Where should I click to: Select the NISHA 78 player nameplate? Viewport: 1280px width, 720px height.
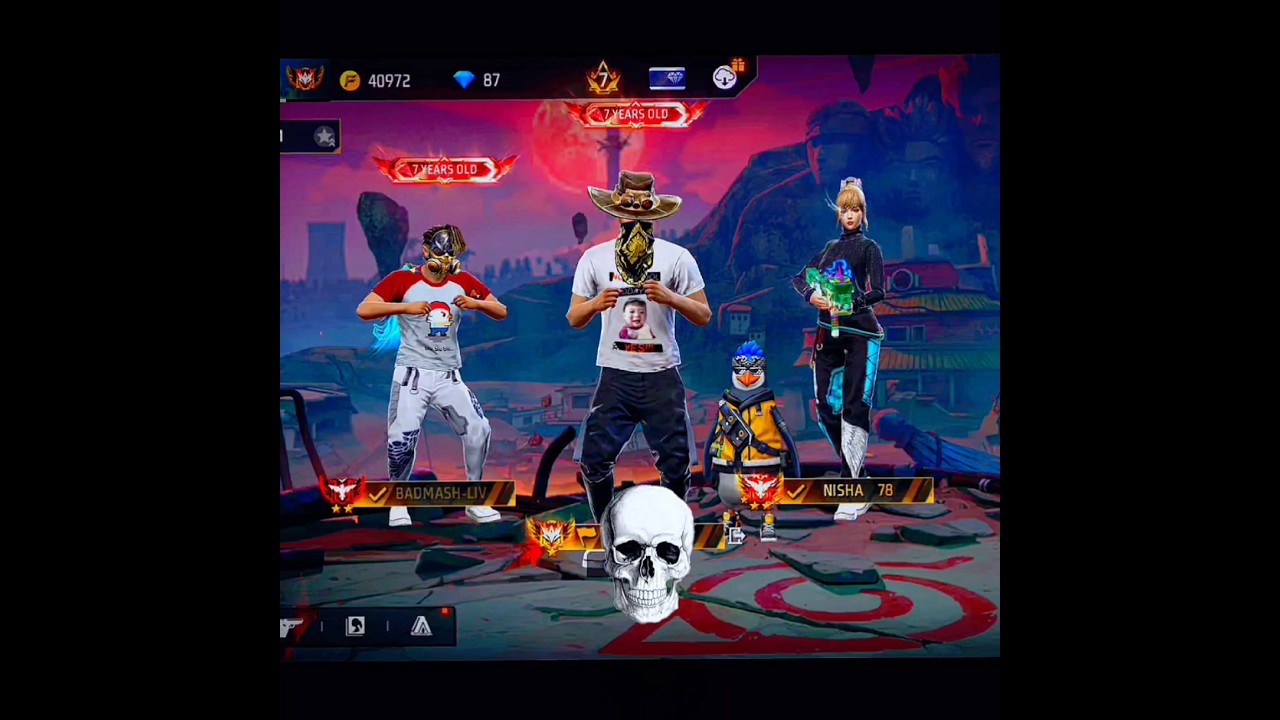tap(857, 490)
